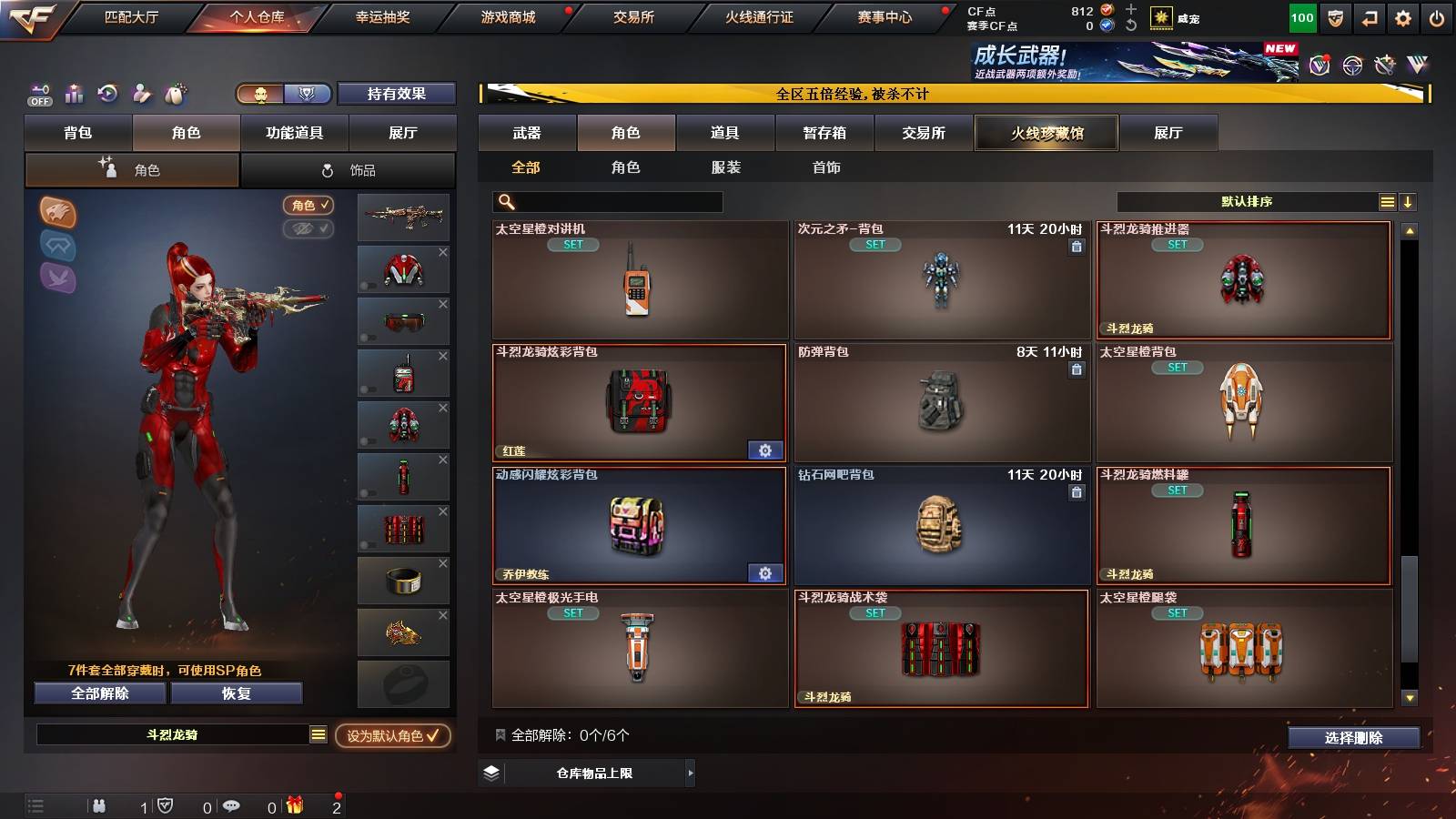Open the gear icon on 斗烈龙骑炫彩背包 card
The image size is (1456, 819).
pyautogui.click(x=764, y=450)
